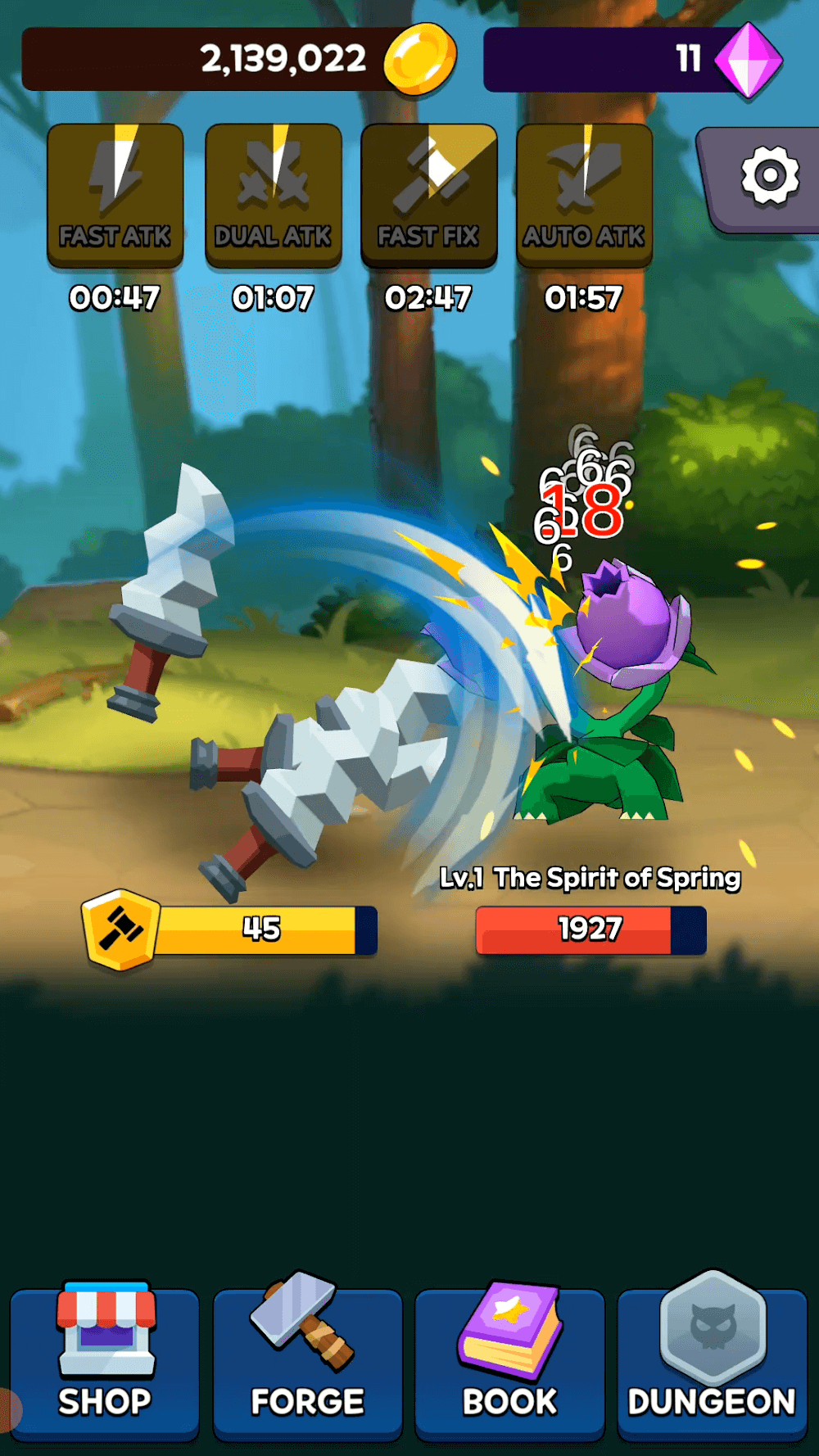Open the BOOK collection
Viewport: 819px width, 1456px height.
509,1361
